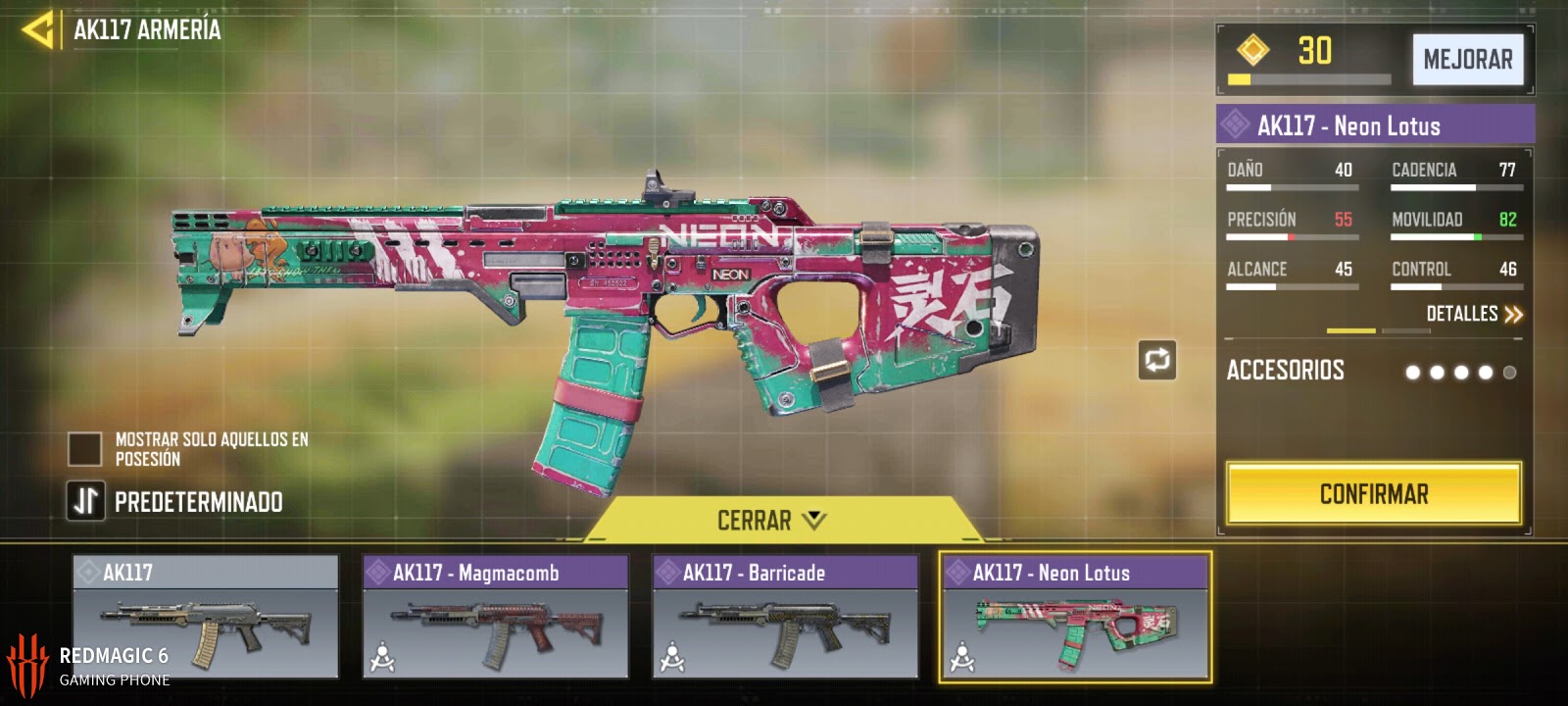Toggle 'Mostrar solo aquellos en posesión' checkbox

[x=85, y=449]
